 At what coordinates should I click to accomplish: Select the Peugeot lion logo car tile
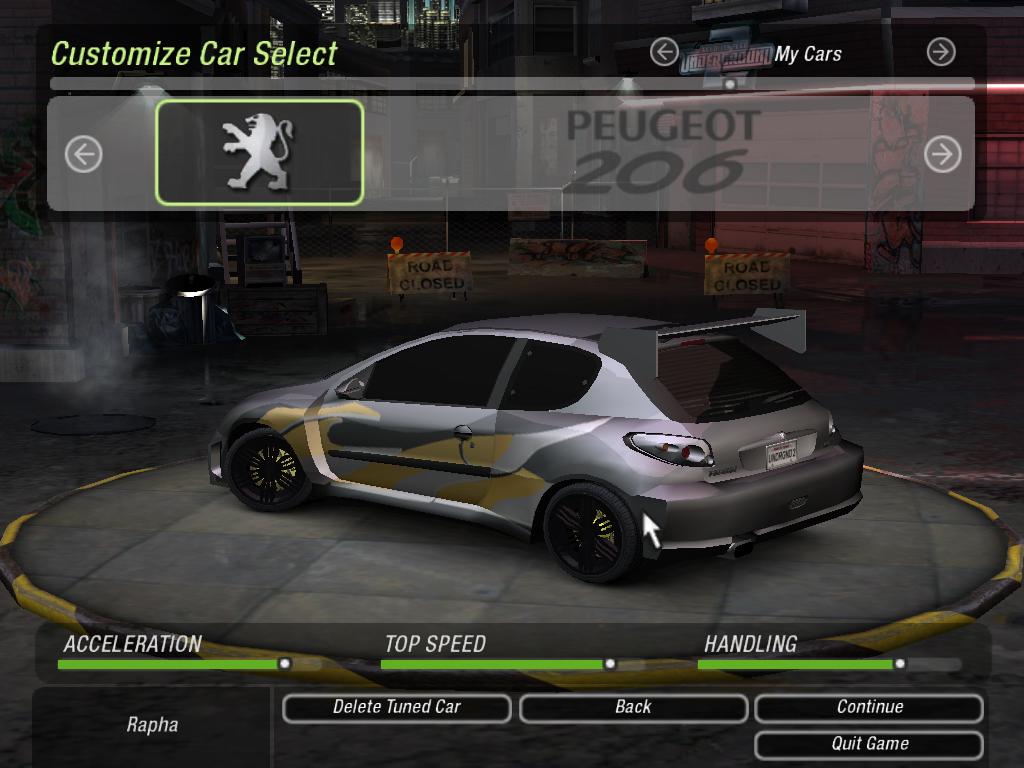259,152
